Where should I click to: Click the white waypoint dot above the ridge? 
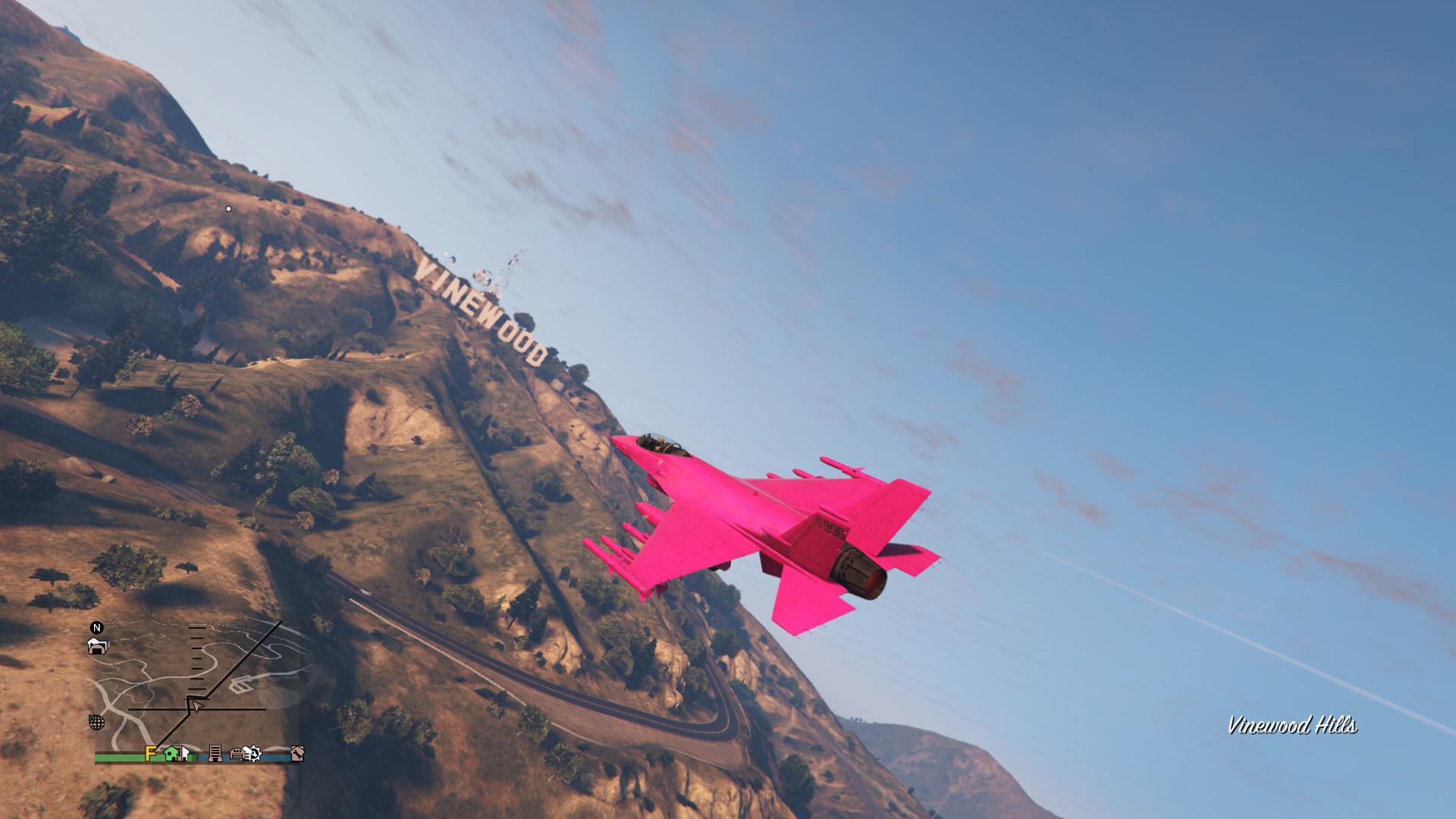(x=227, y=209)
